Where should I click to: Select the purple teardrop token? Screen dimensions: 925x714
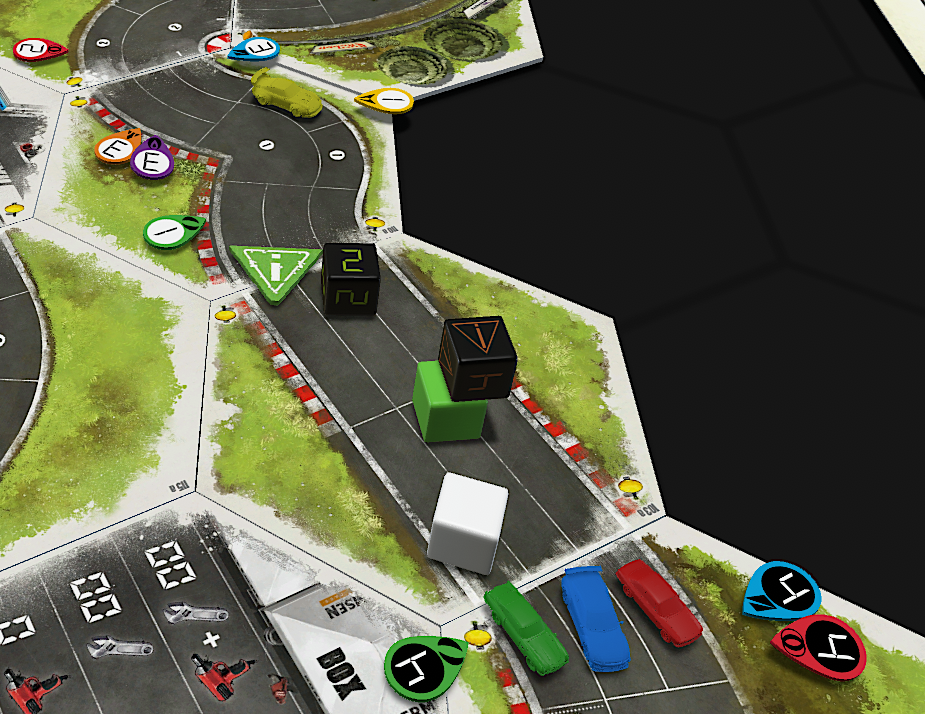153,160
